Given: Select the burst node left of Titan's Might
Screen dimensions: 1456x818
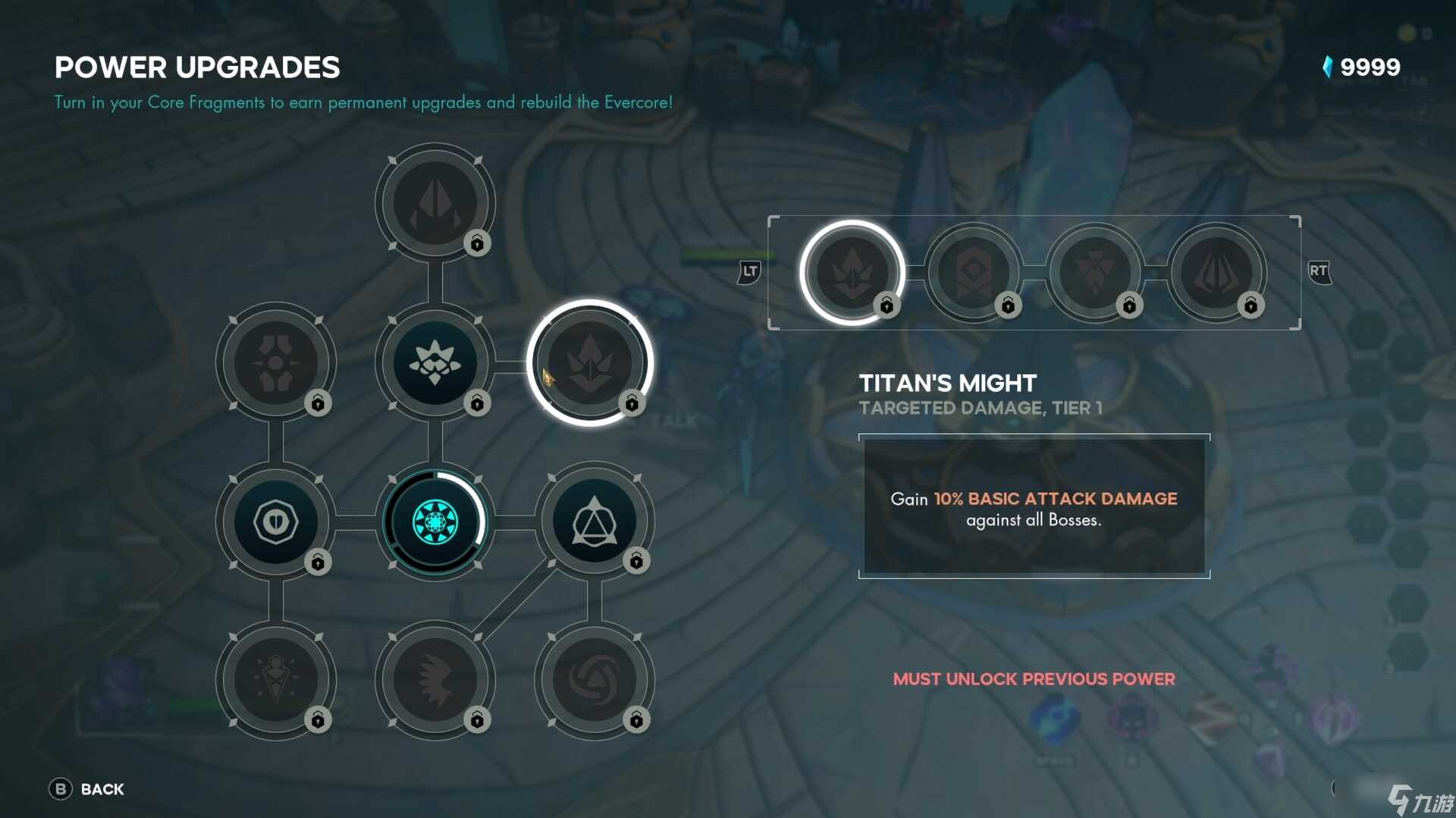Looking at the screenshot, I should (x=435, y=362).
